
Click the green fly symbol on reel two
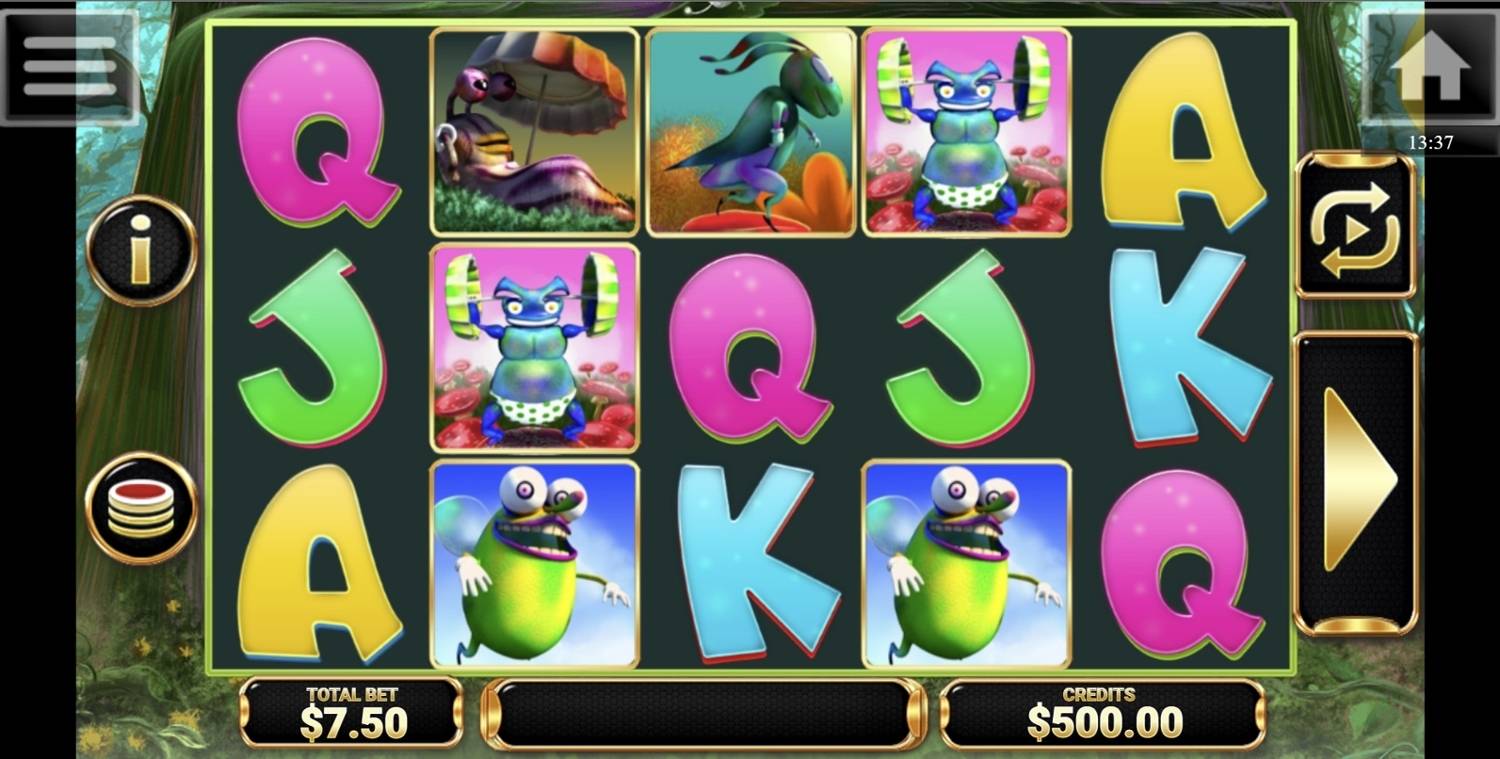coord(533,563)
